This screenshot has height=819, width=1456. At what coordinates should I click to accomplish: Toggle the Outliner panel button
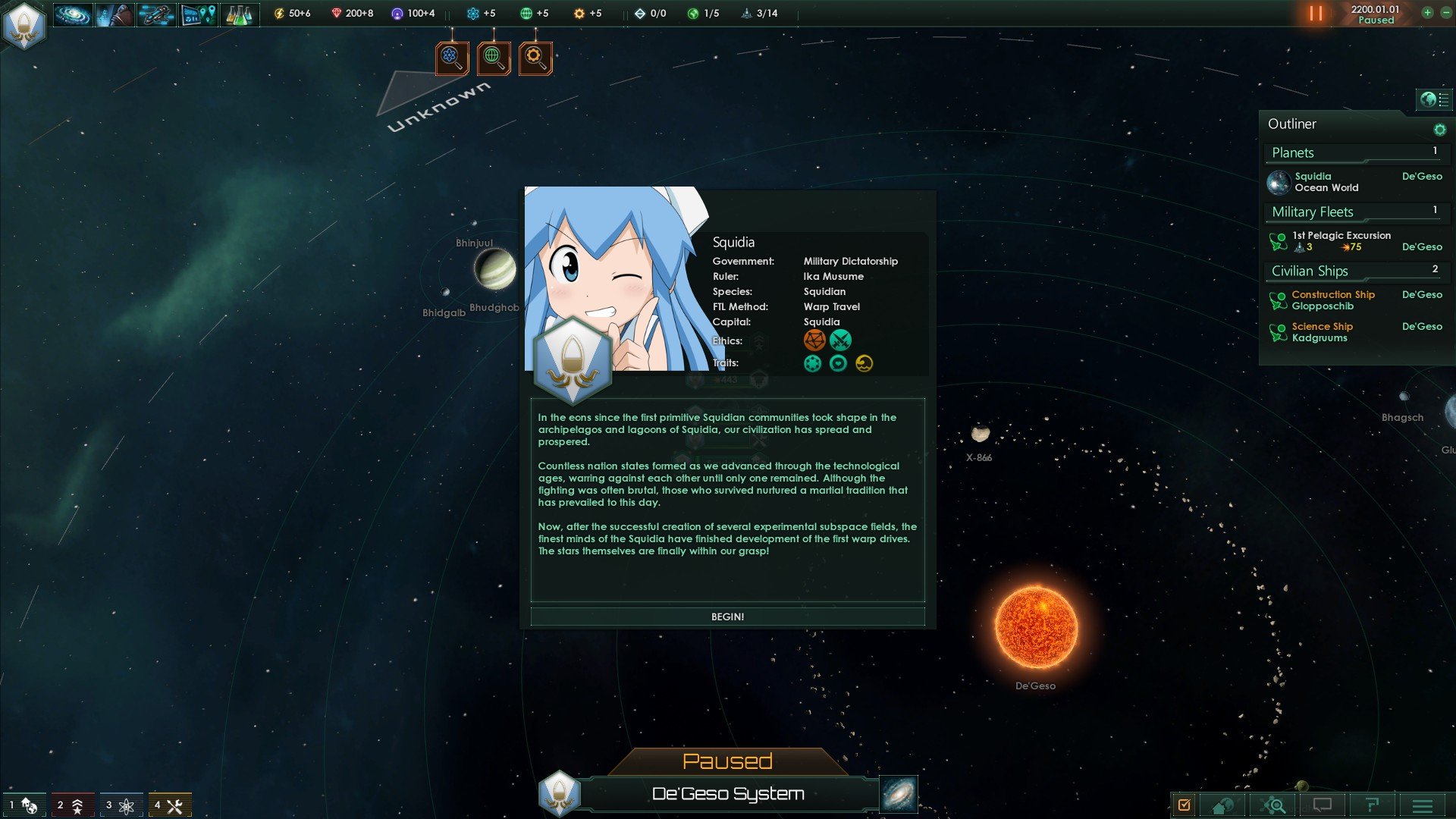click(x=1434, y=99)
